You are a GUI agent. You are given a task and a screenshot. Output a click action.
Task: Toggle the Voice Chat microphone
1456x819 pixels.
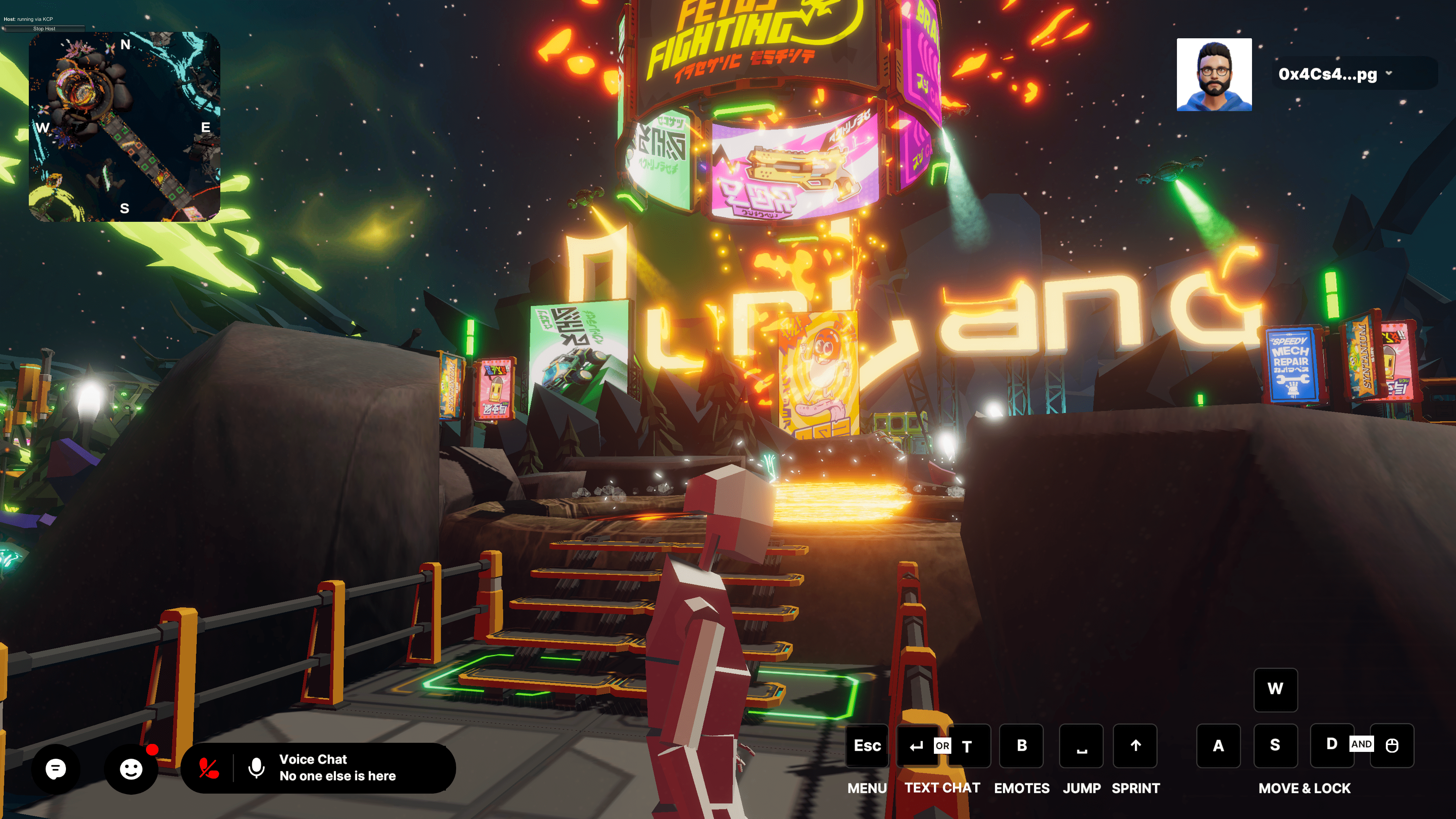tap(256, 768)
